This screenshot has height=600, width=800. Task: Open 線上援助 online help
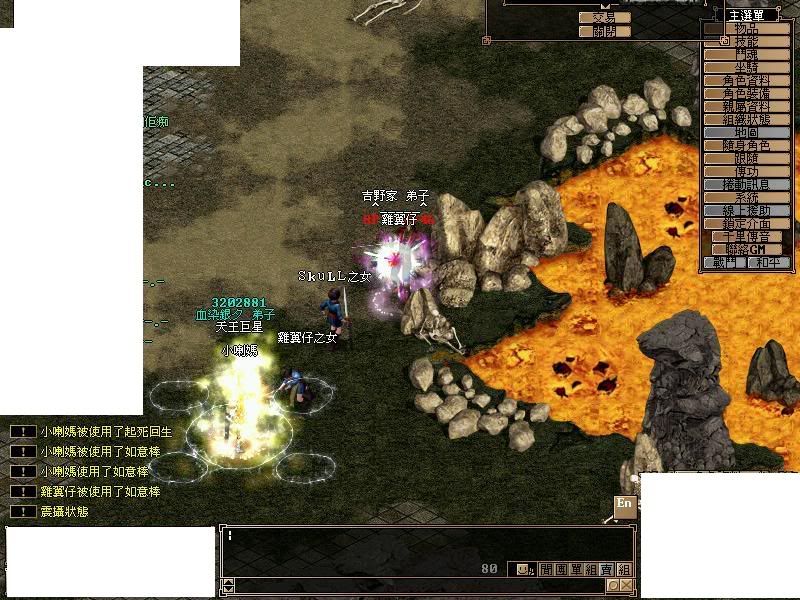click(x=746, y=210)
